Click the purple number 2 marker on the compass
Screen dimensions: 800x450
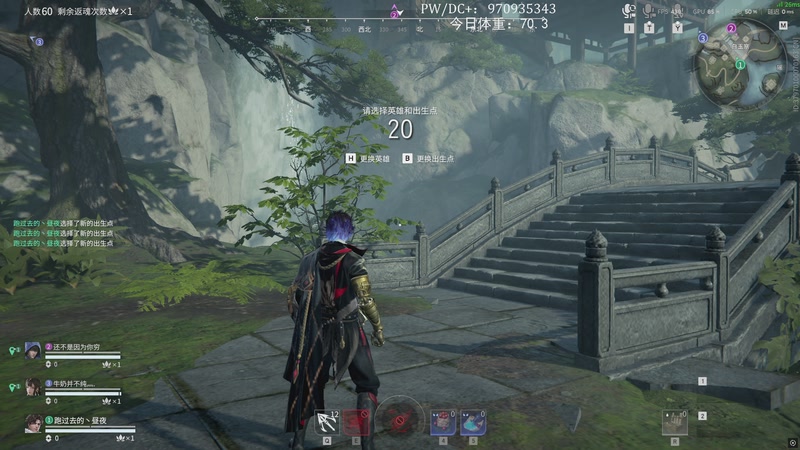pos(395,13)
